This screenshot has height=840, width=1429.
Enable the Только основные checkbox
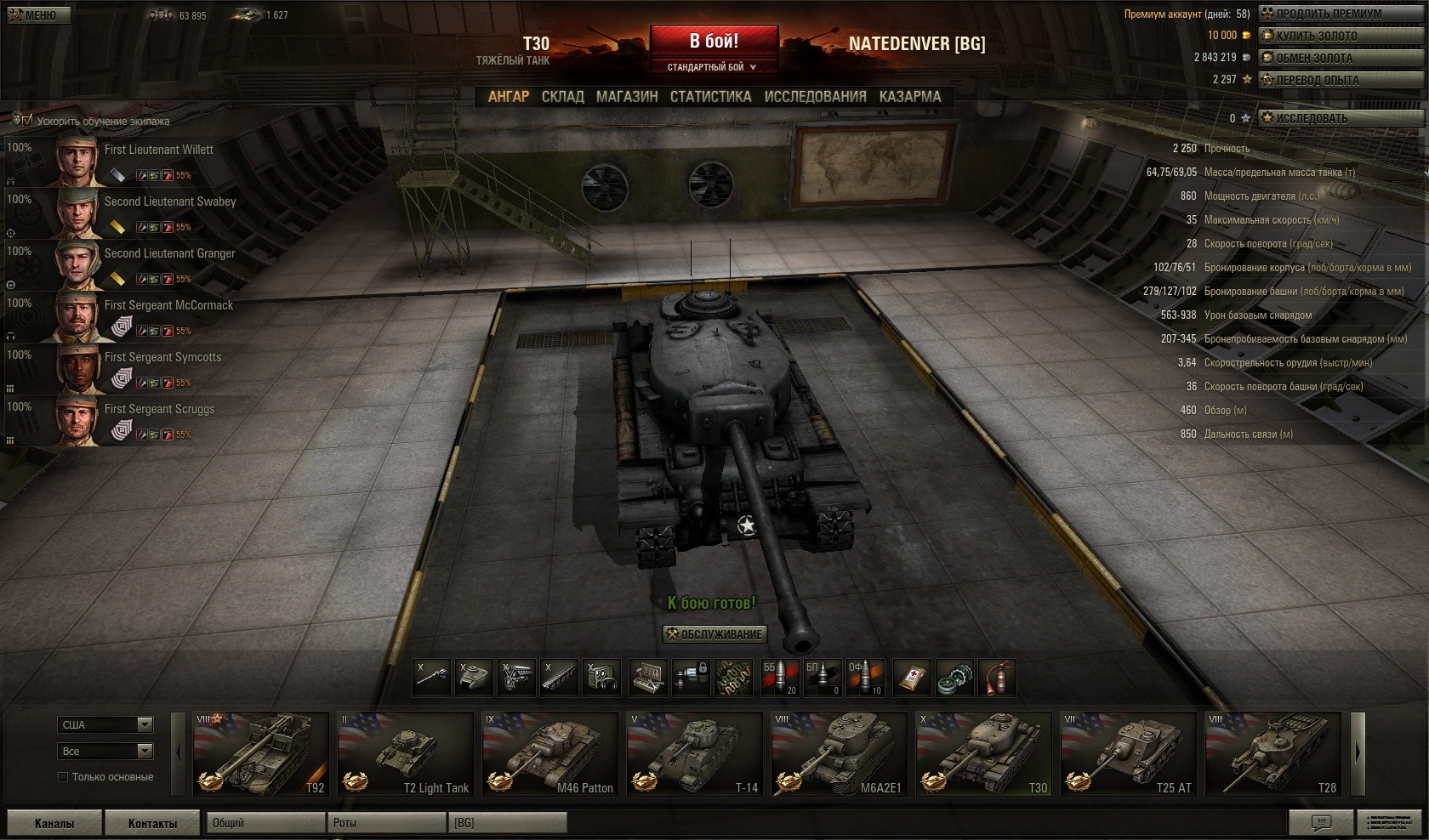click(x=63, y=777)
